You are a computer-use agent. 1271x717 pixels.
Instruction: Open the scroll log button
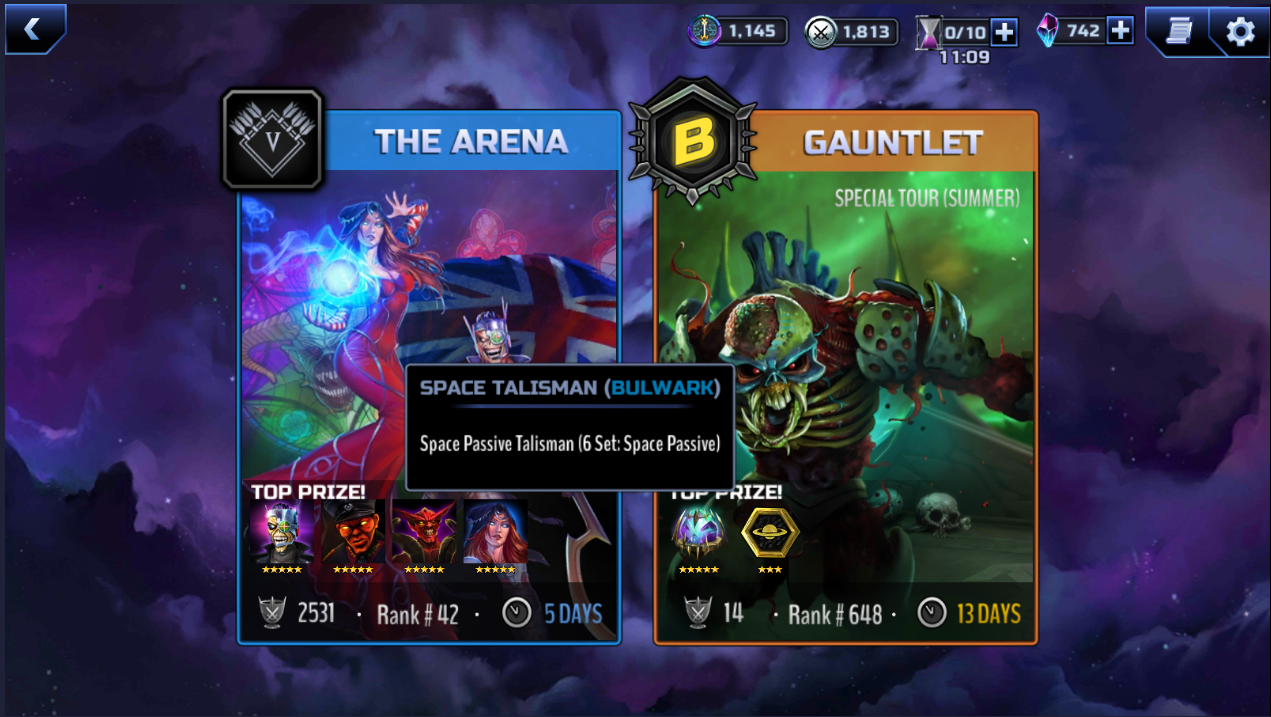1180,31
